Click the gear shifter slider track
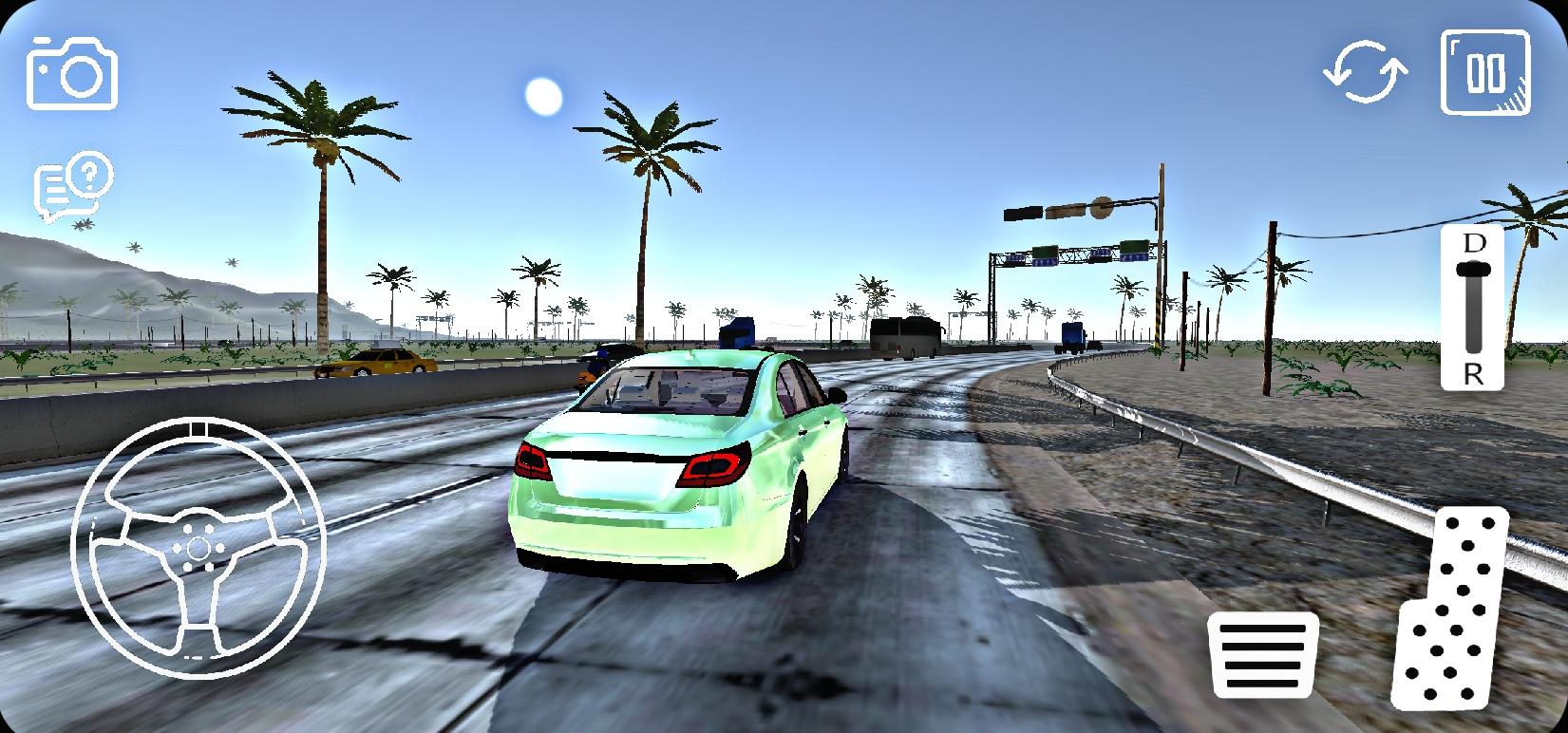This screenshot has height=733, width=1568. [x=1474, y=313]
